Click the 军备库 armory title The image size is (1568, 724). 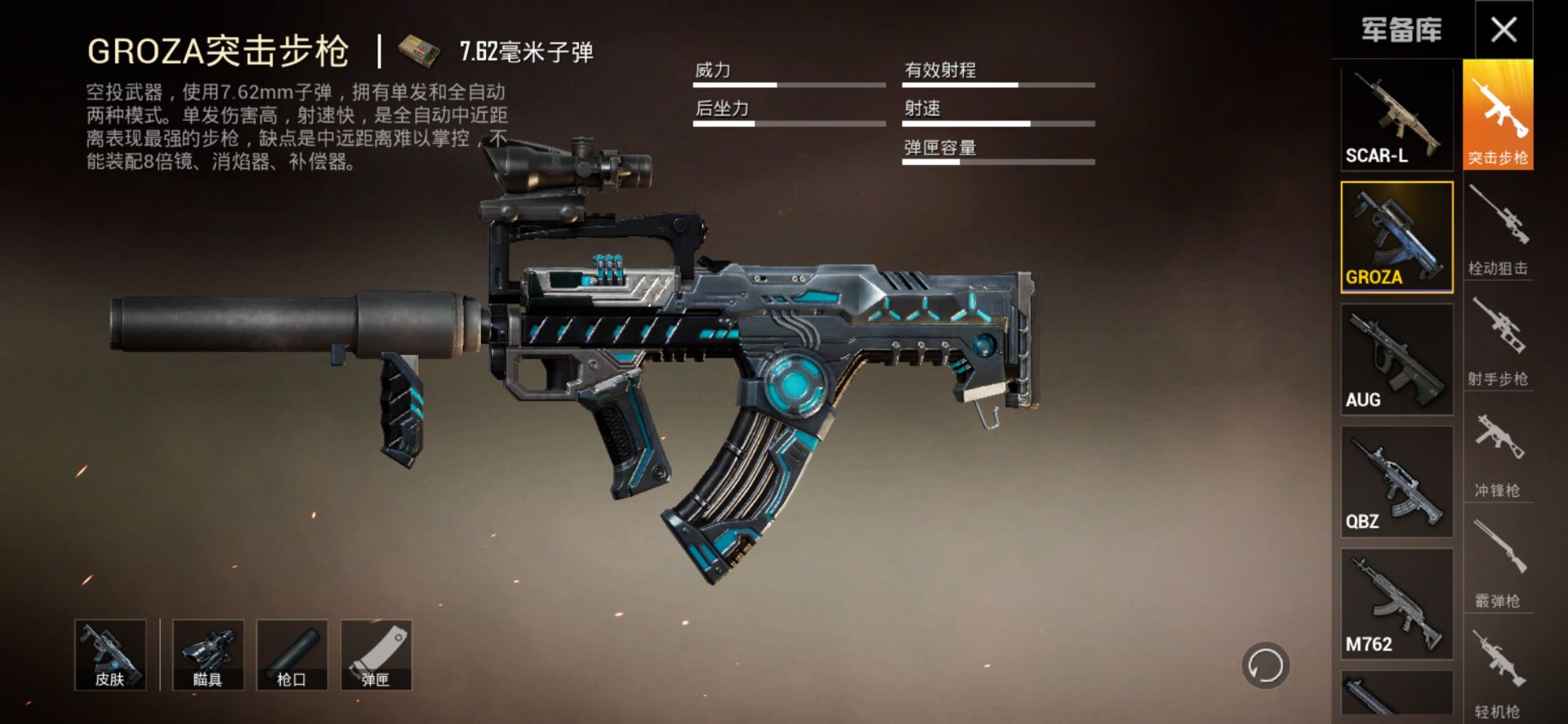click(x=1401, y=29)
